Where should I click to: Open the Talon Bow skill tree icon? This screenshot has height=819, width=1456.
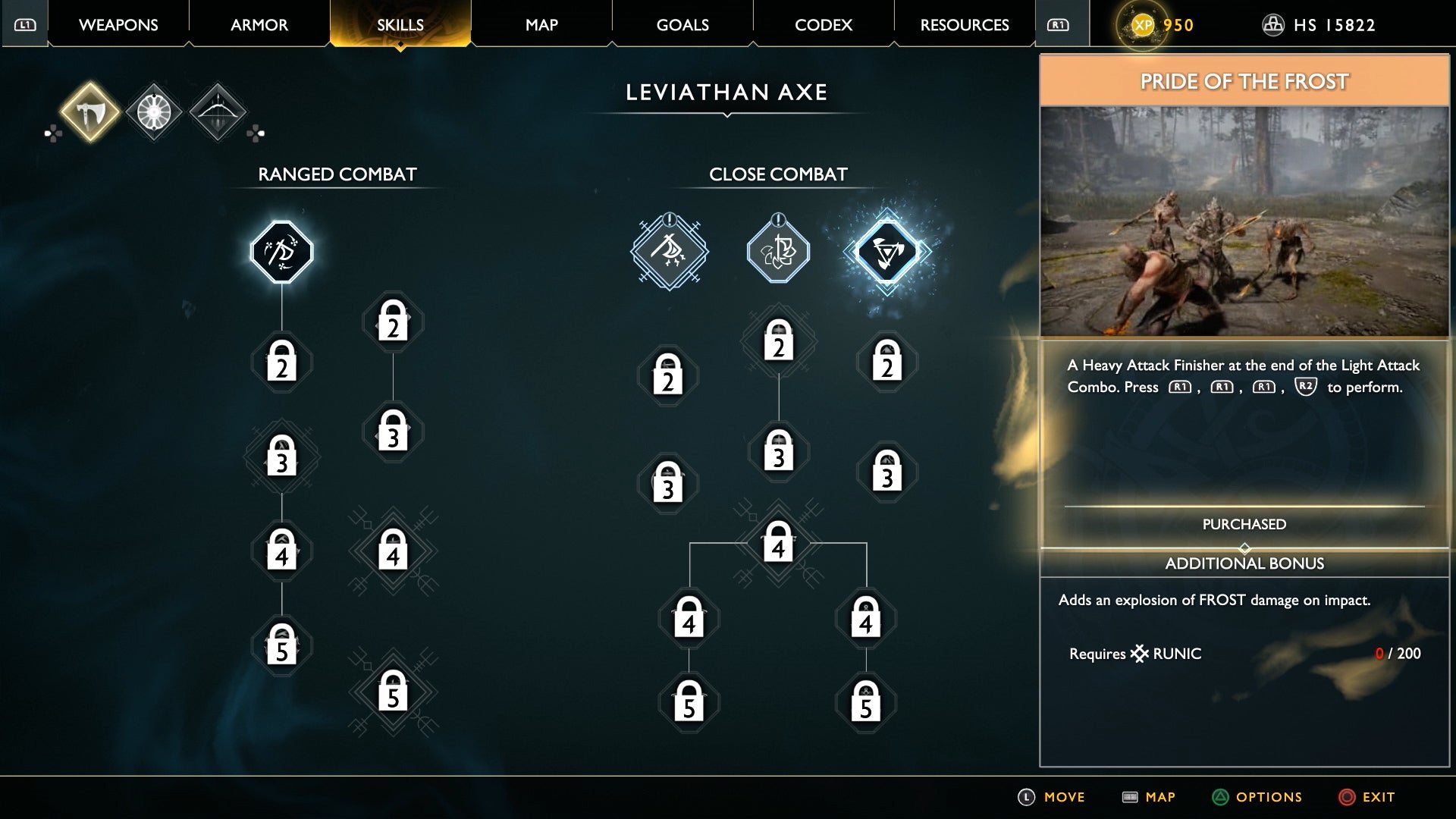pyautogui.click(x=218, y=111)
